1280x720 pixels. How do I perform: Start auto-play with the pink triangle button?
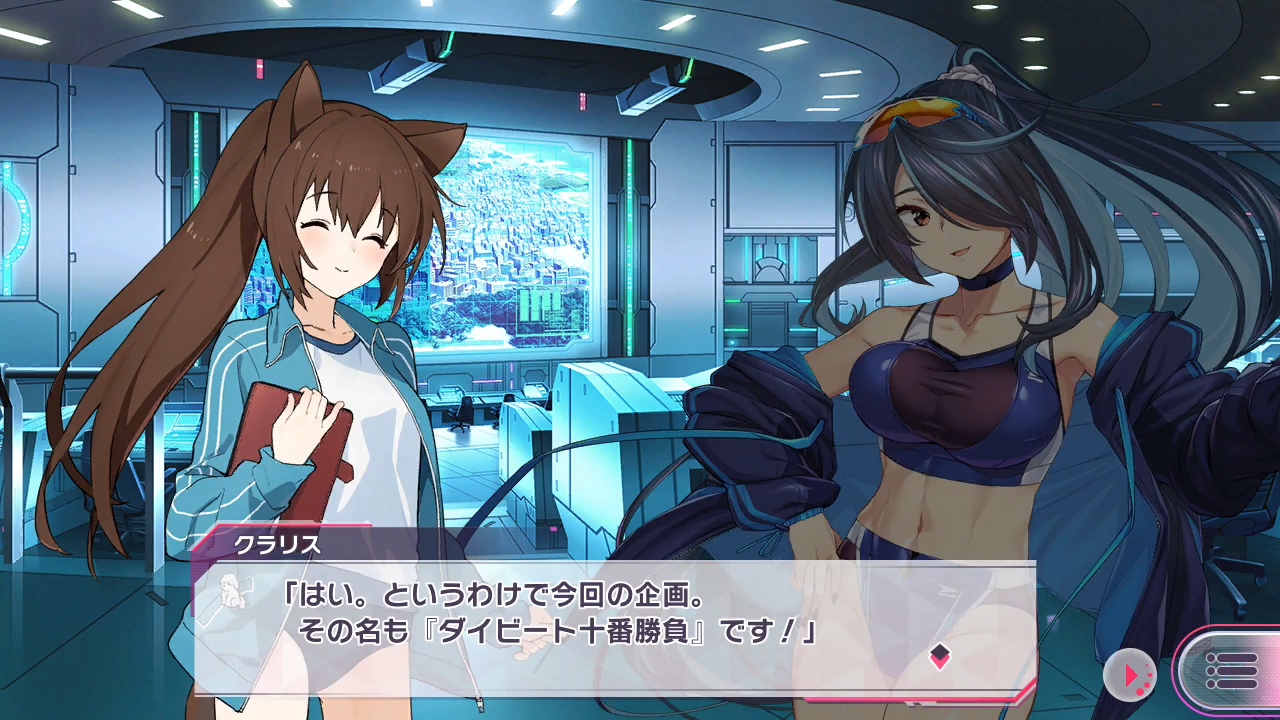tap(1130, 675)
